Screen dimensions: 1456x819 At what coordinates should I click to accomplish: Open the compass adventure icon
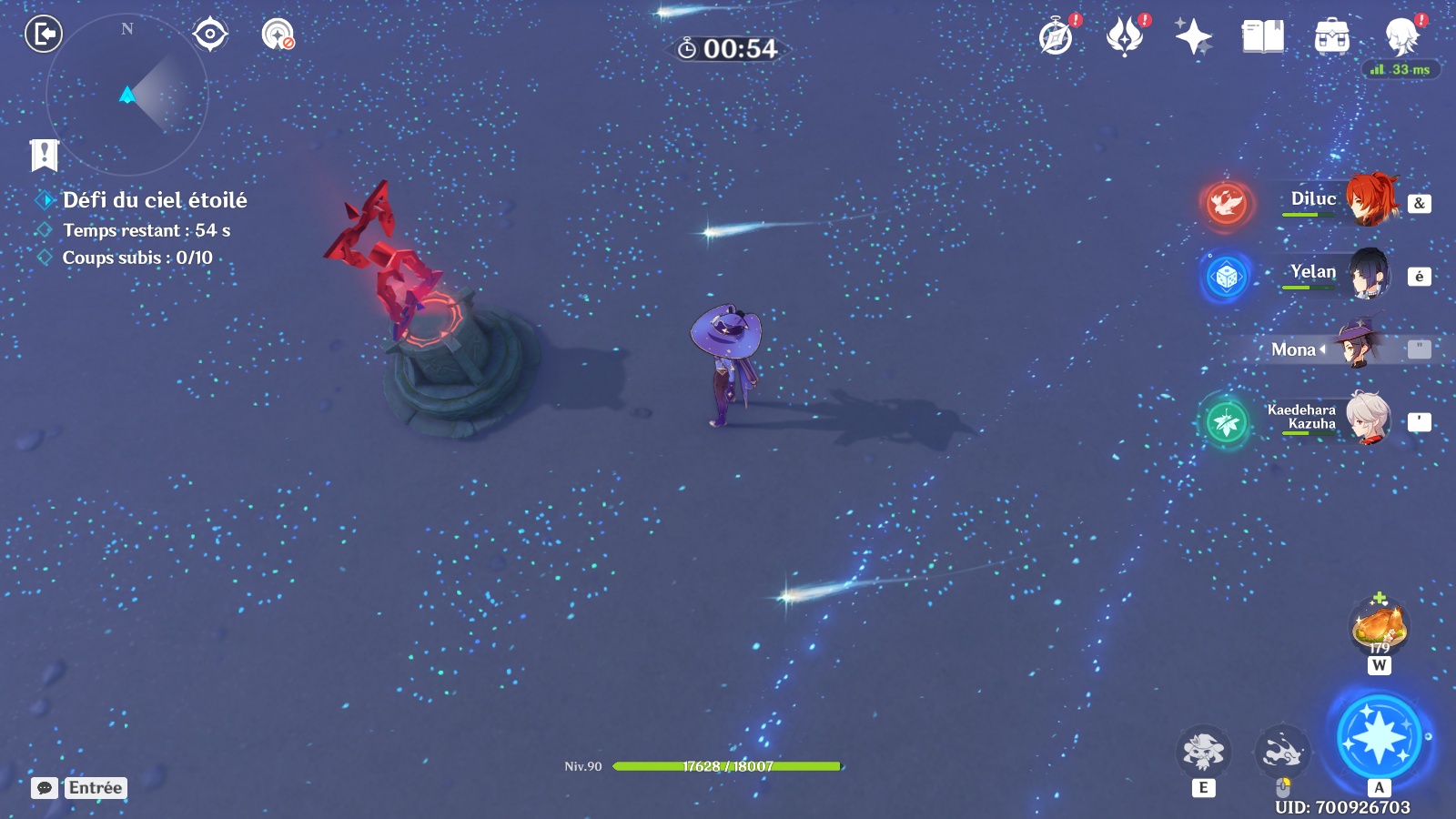(1057, 37)
